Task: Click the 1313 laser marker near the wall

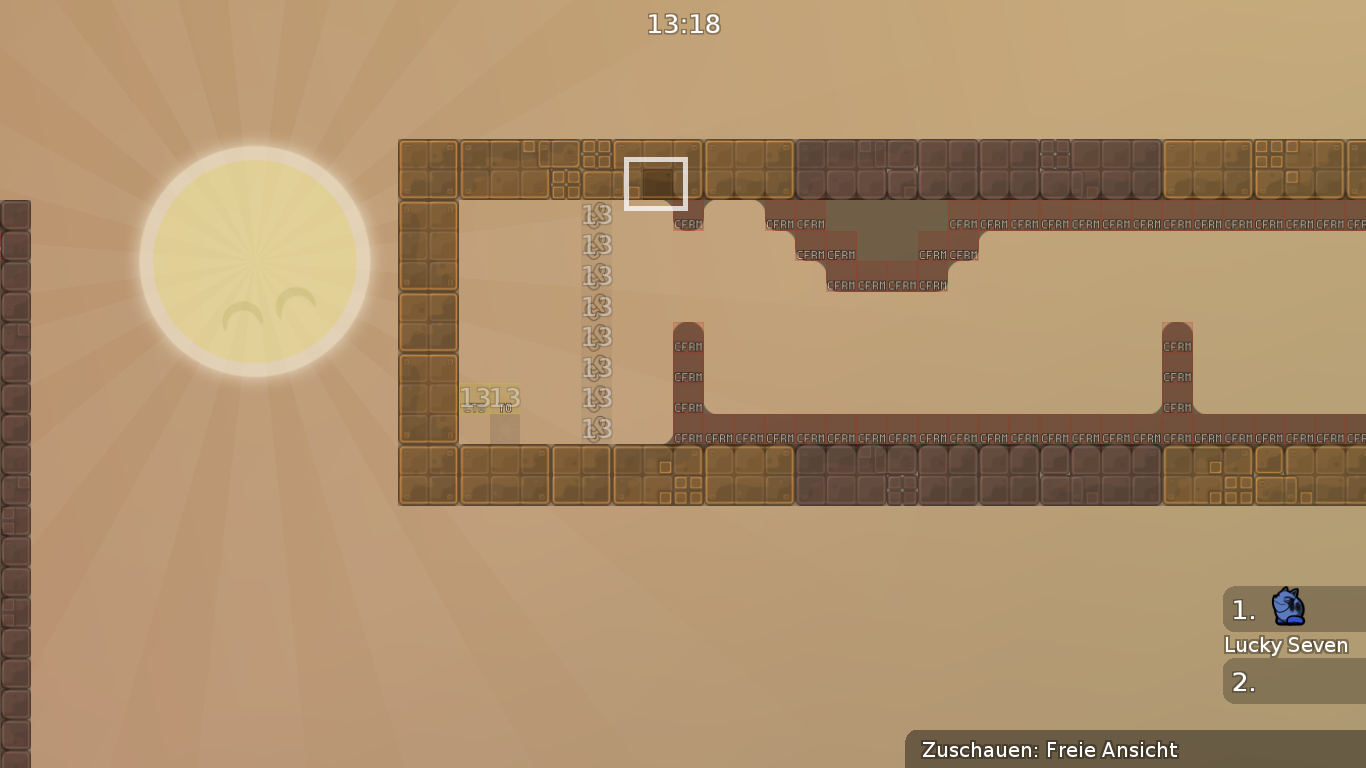Action: click(x=489, y=397)
